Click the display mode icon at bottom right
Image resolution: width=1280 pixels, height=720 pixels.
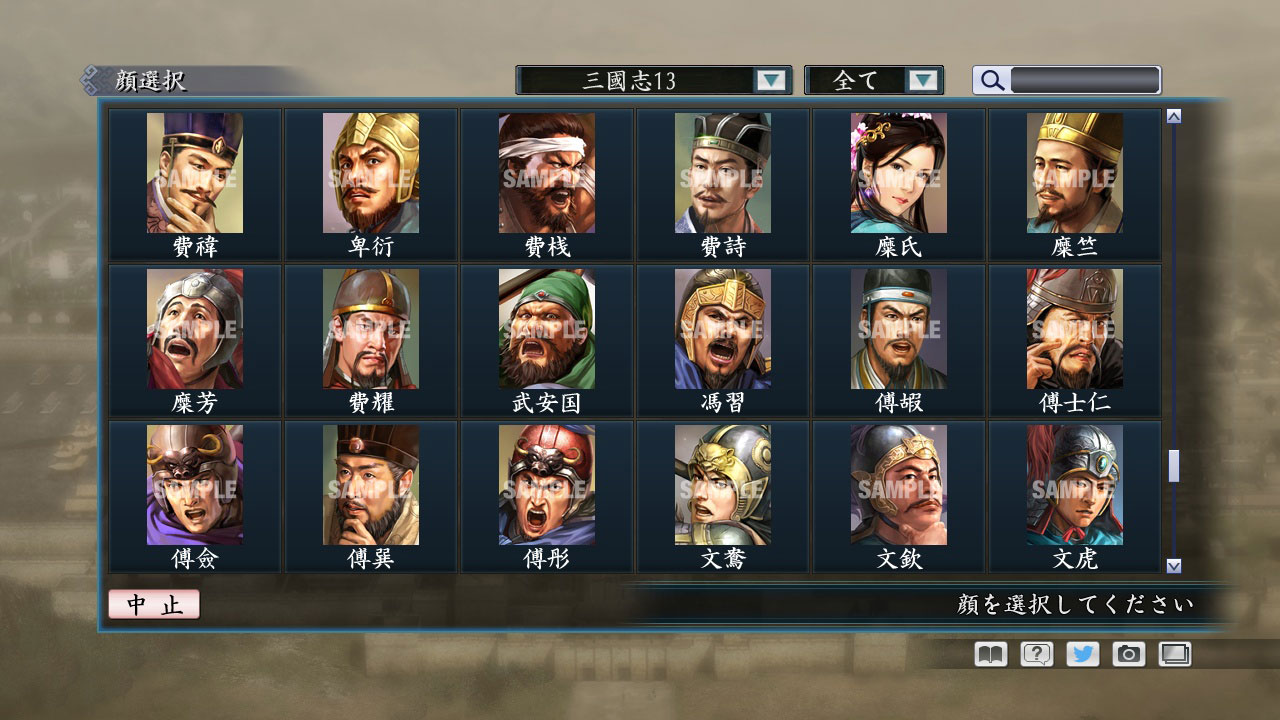point(1174,654)
